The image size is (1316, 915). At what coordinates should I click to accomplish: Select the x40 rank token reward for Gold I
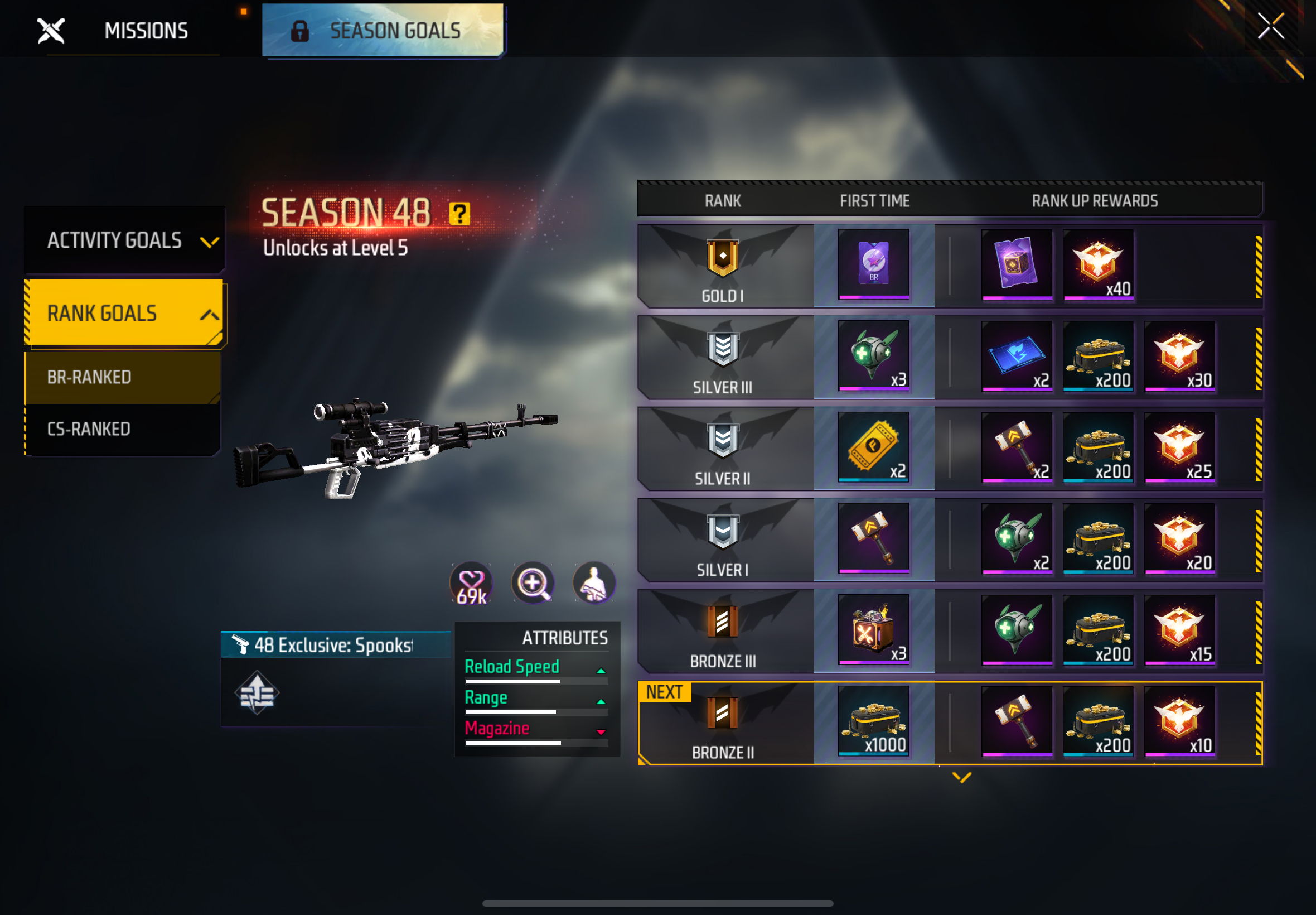(1099, 266)
